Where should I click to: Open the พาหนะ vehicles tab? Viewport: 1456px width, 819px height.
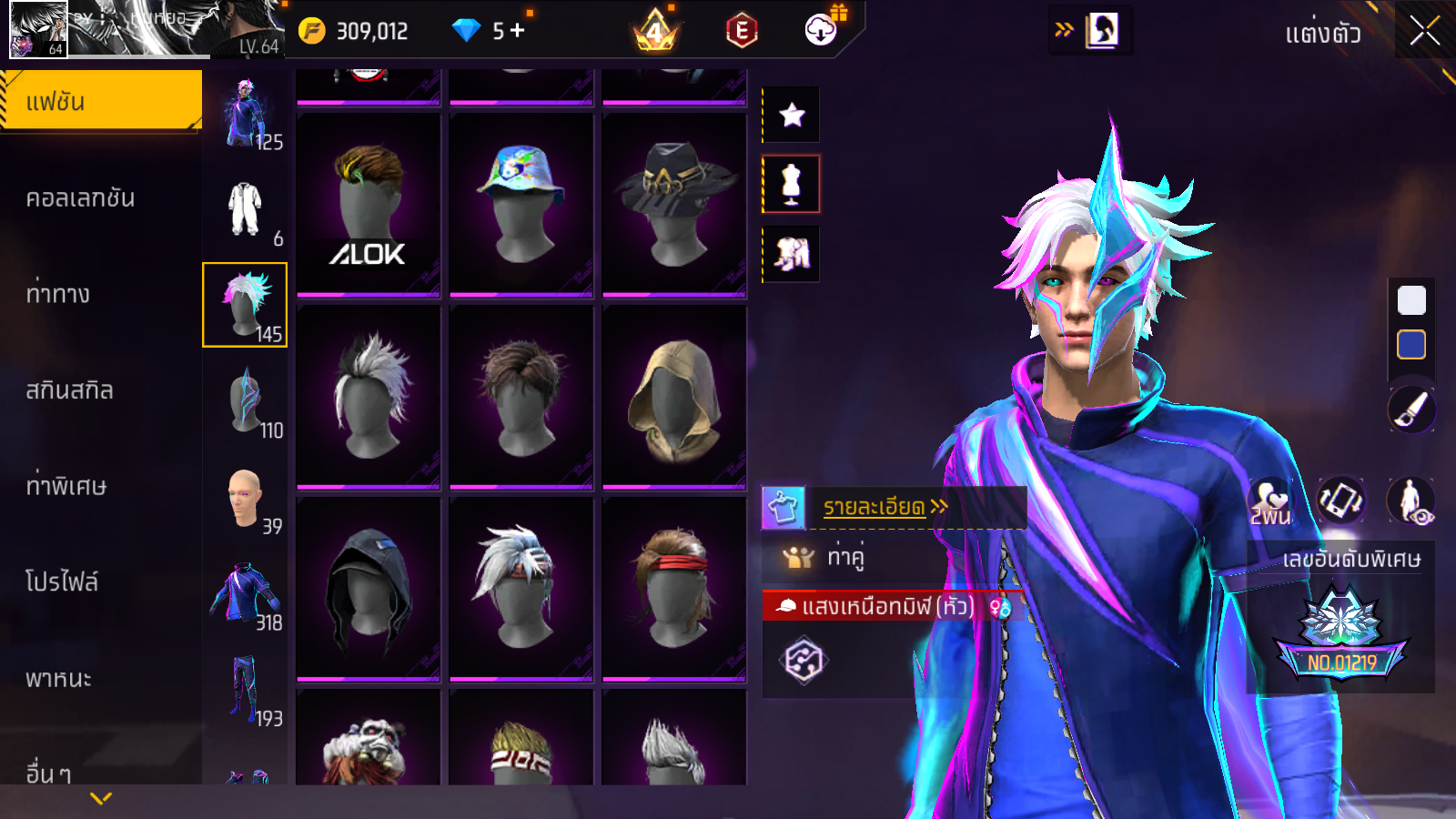(x=58, y=678)
